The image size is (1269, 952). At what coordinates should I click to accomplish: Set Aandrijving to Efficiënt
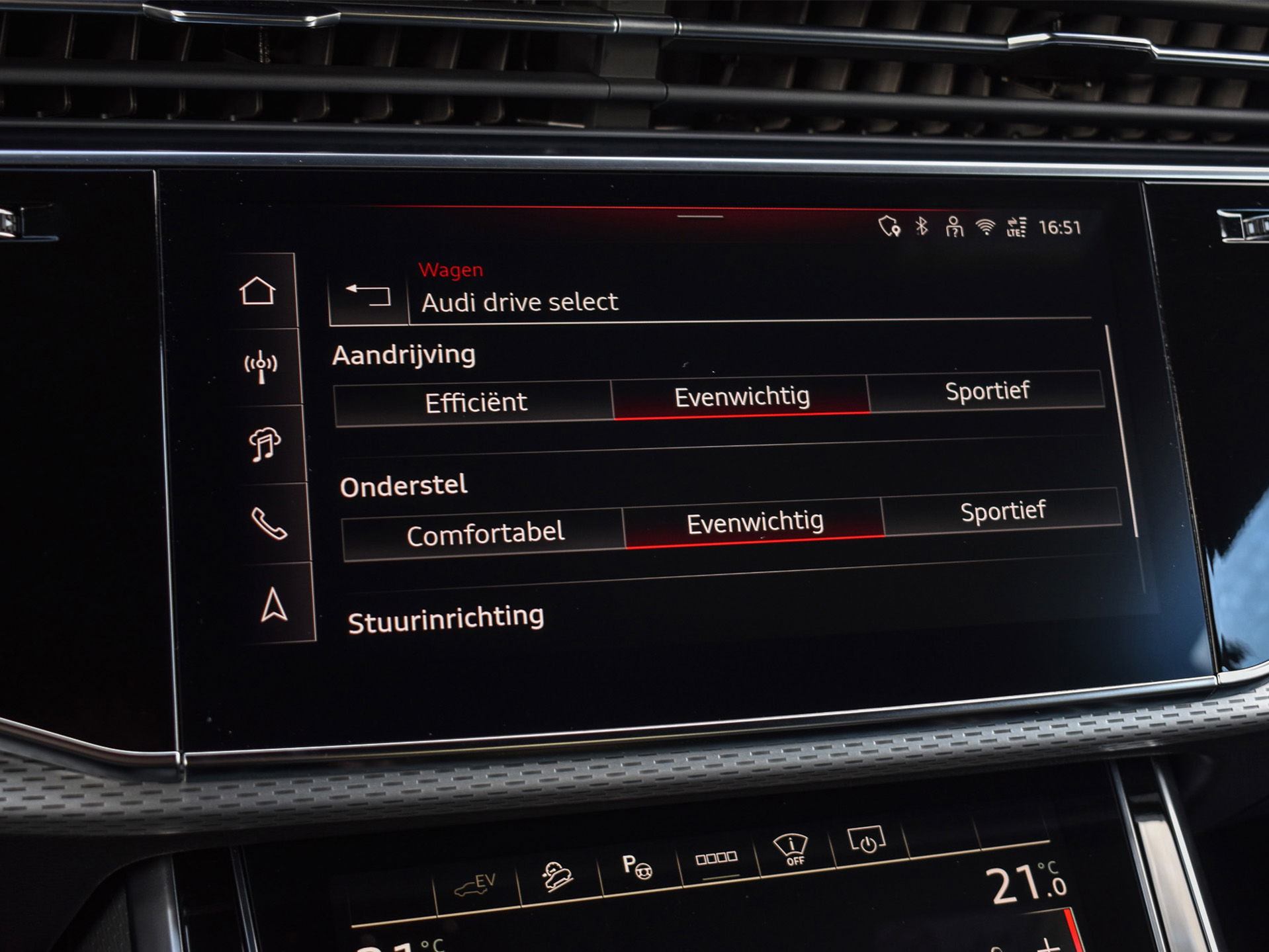[x=475, y=402]
